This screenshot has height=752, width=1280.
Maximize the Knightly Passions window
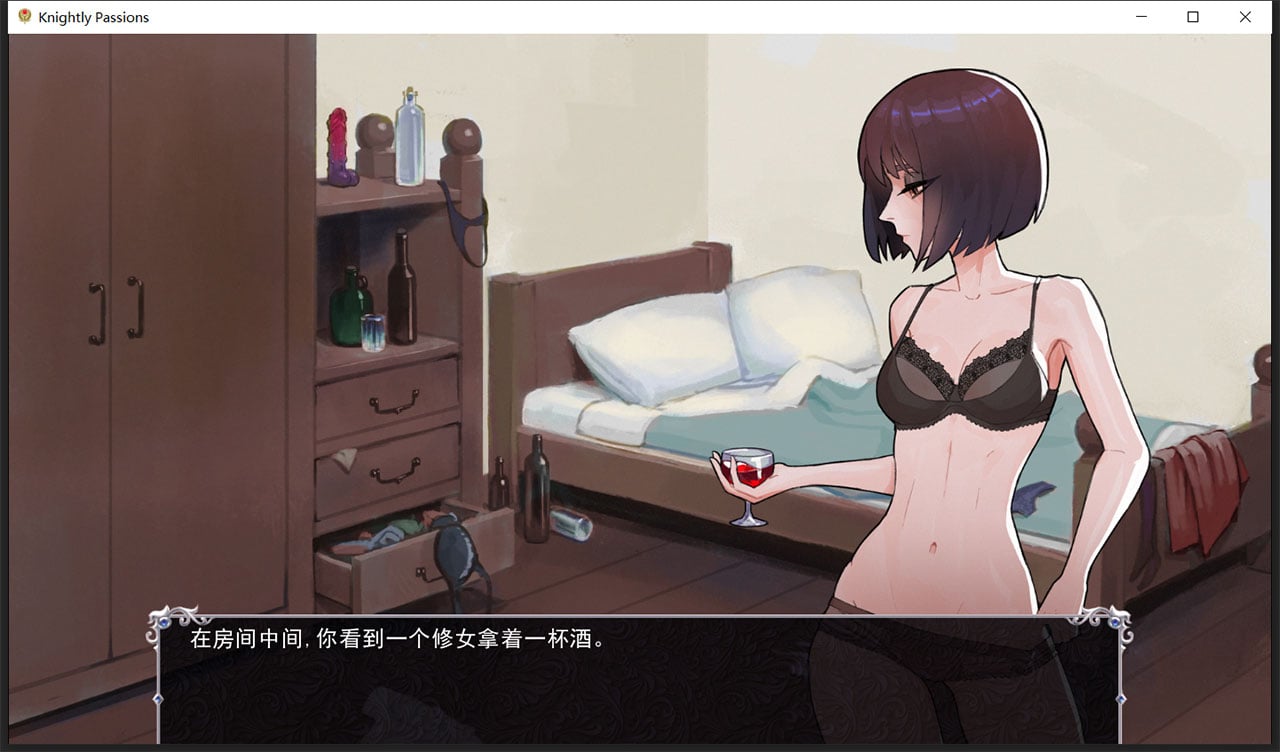(x=1192, y=17)
